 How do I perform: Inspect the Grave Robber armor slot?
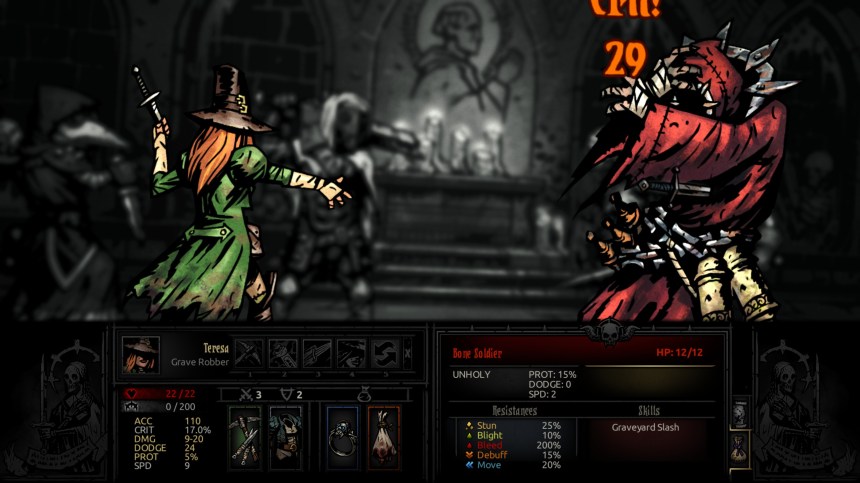[x=285, y=437]
